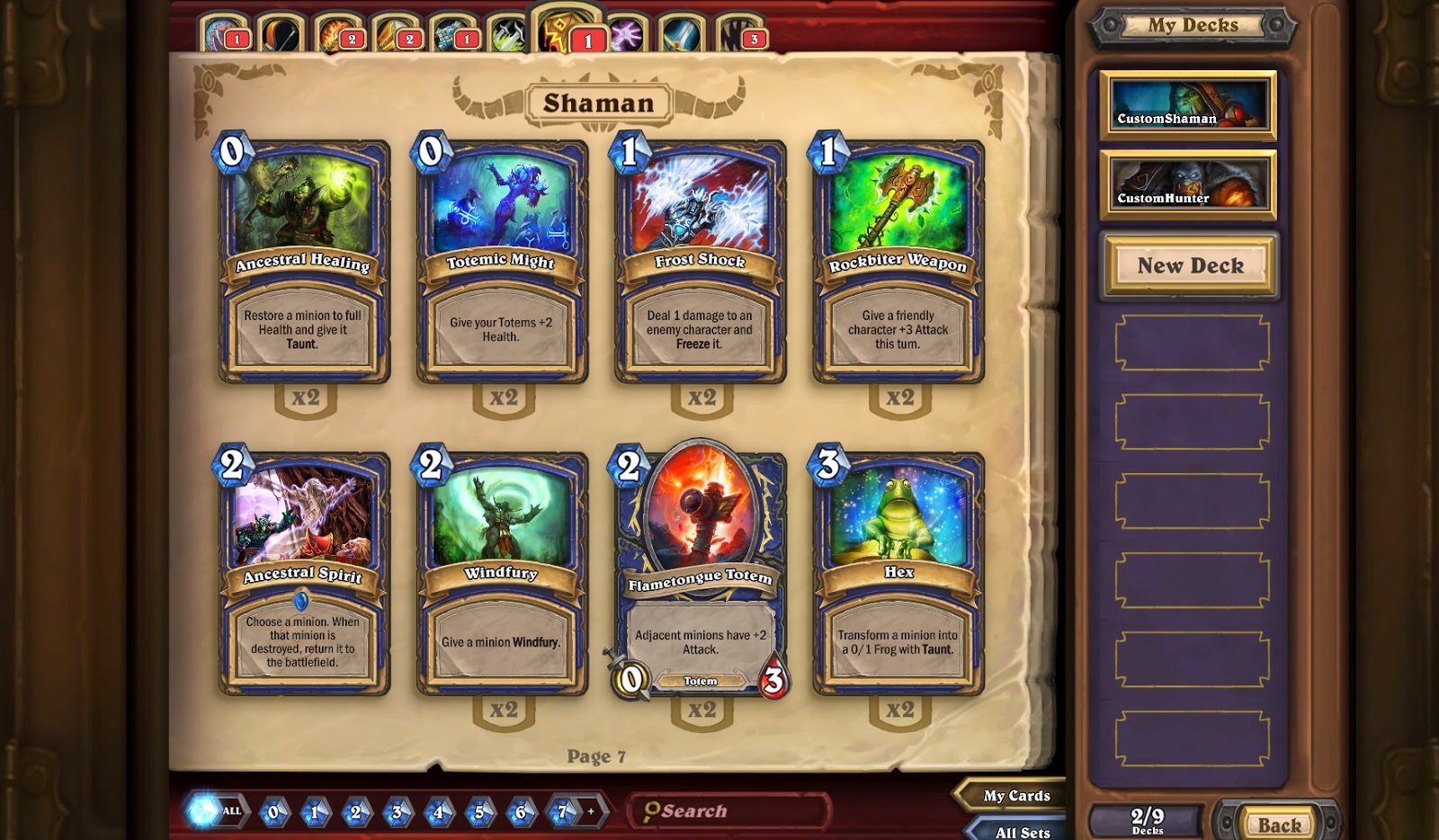This screenshot has height=840, width=1439.
Task: Expand the plus beside the 7 mana filter
Action: tap(589, 810)
